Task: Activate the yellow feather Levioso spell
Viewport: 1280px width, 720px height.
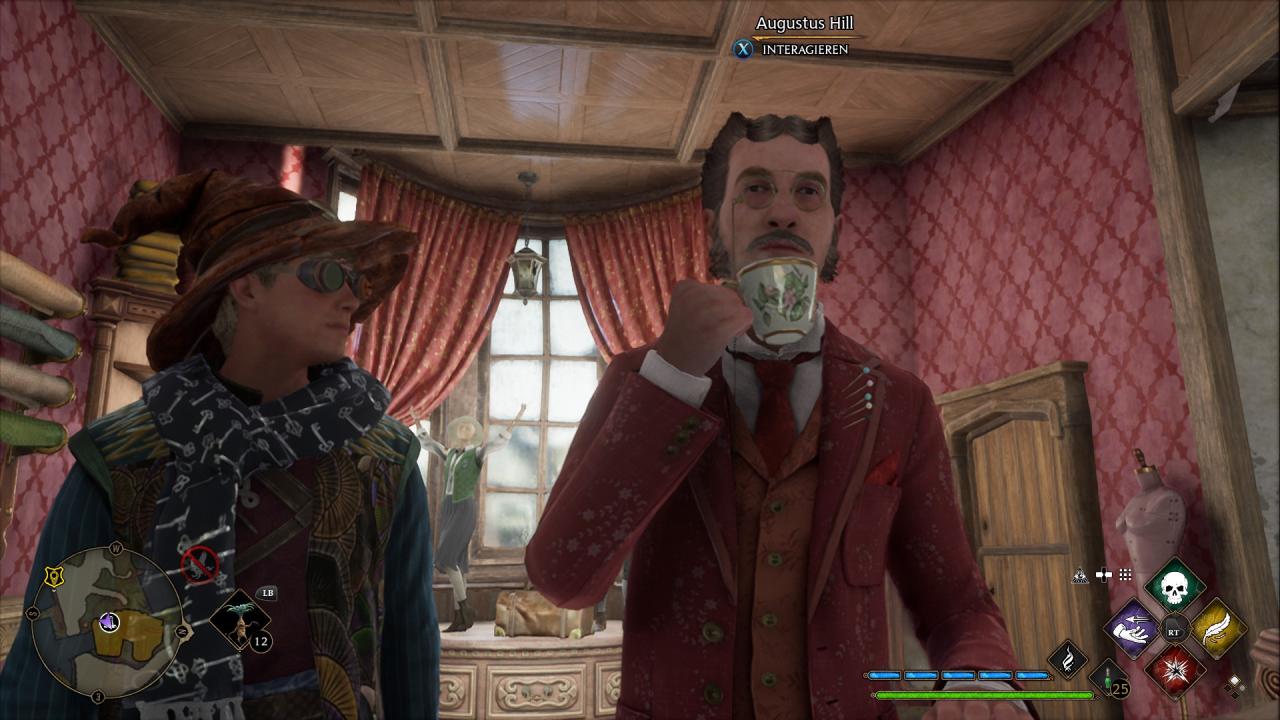Action: click(1218, 629)
